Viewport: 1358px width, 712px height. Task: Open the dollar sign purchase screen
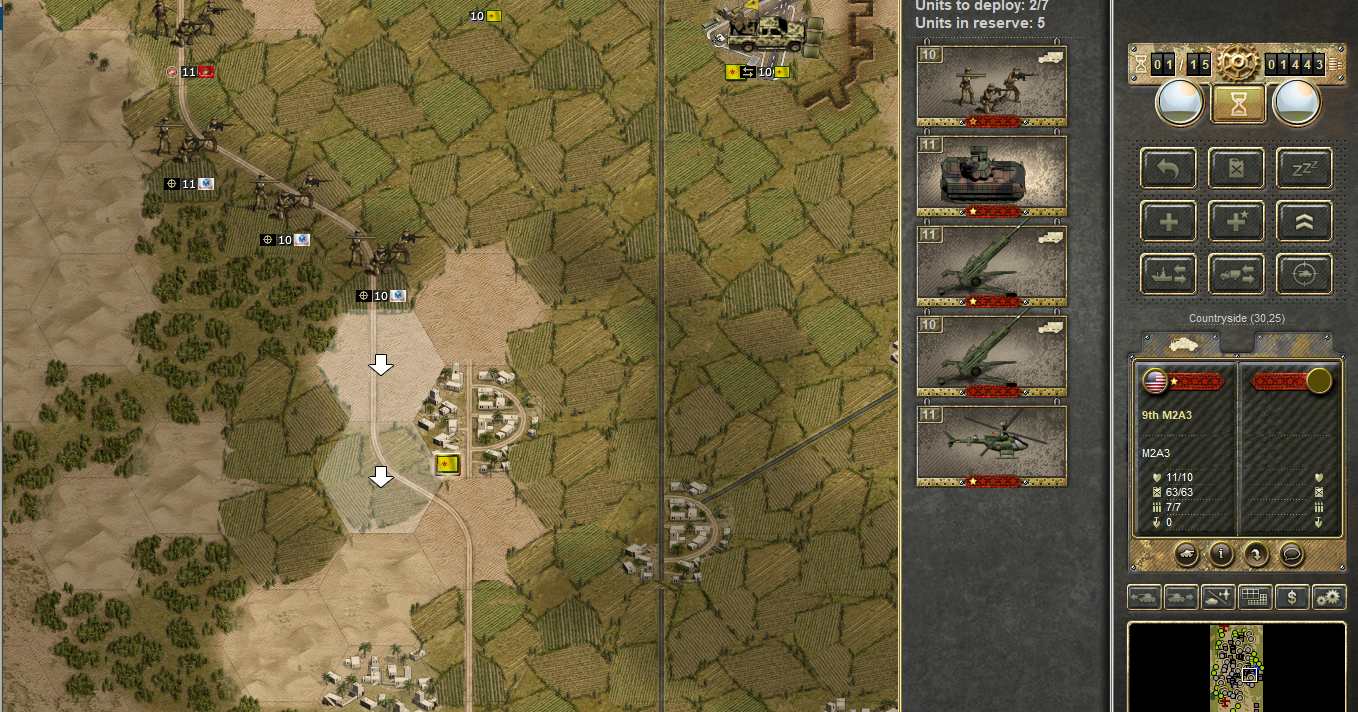1293,598
